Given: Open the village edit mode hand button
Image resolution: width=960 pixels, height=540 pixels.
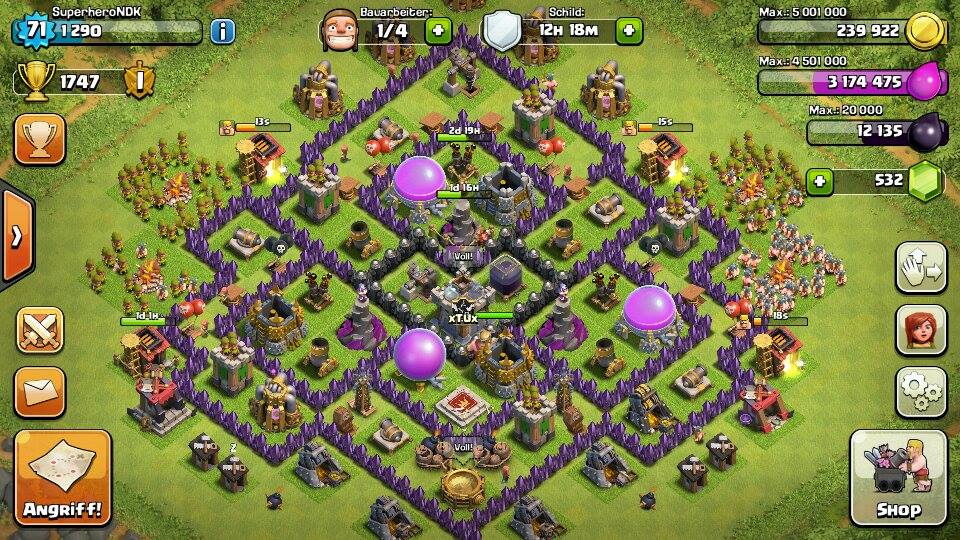Looking at the screenshot, I should coord(920,267).
